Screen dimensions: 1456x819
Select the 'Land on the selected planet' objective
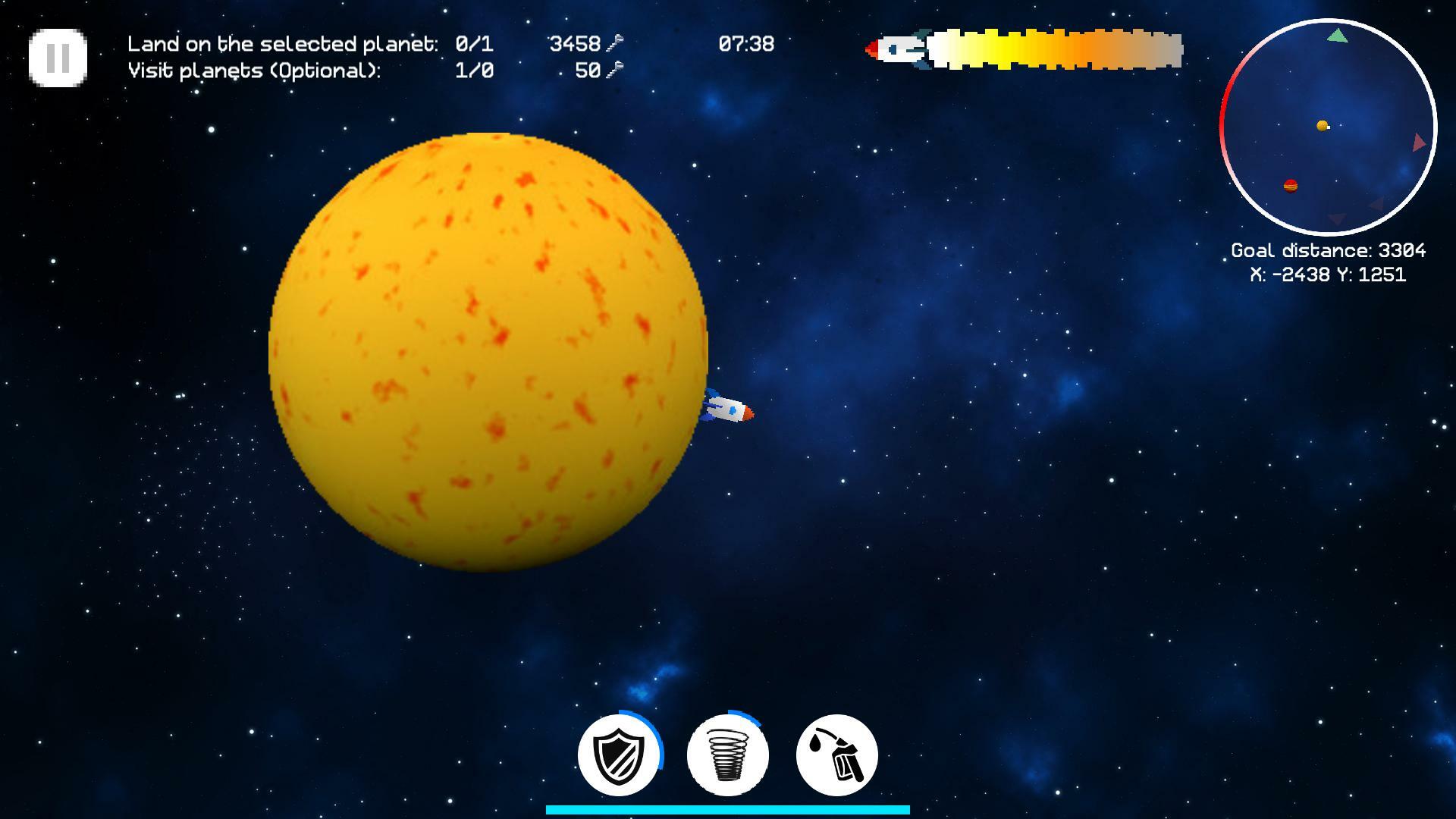click(282, 44)
